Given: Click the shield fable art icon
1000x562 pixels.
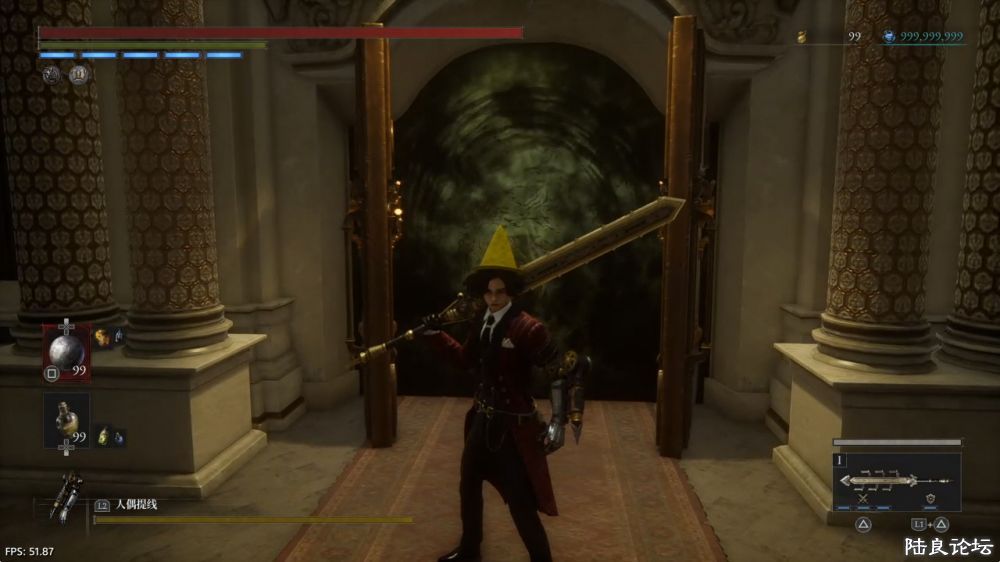Looking at the screenshot, I should coord(930,500).
